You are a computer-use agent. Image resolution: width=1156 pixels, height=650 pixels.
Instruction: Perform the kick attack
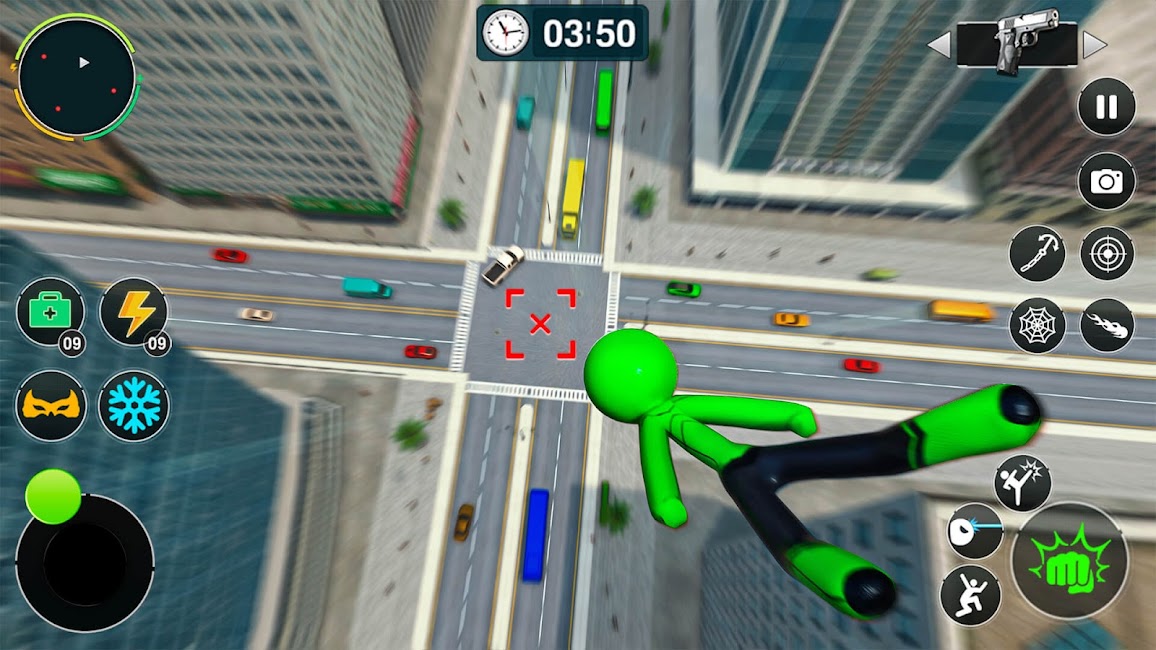pyautogui.click(x=1022, y=482)
